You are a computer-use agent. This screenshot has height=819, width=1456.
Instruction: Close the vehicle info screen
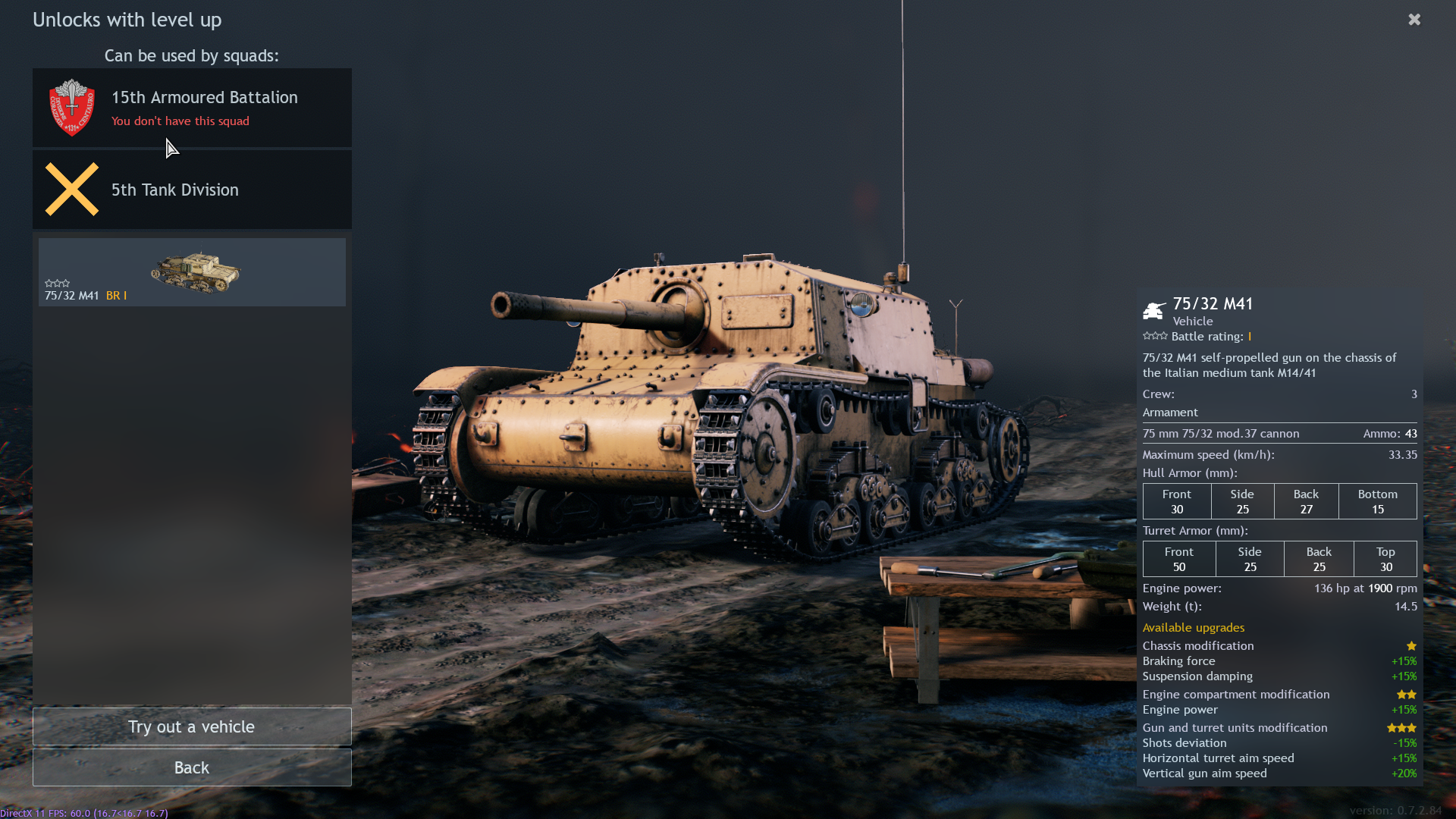coord(1414,20)
